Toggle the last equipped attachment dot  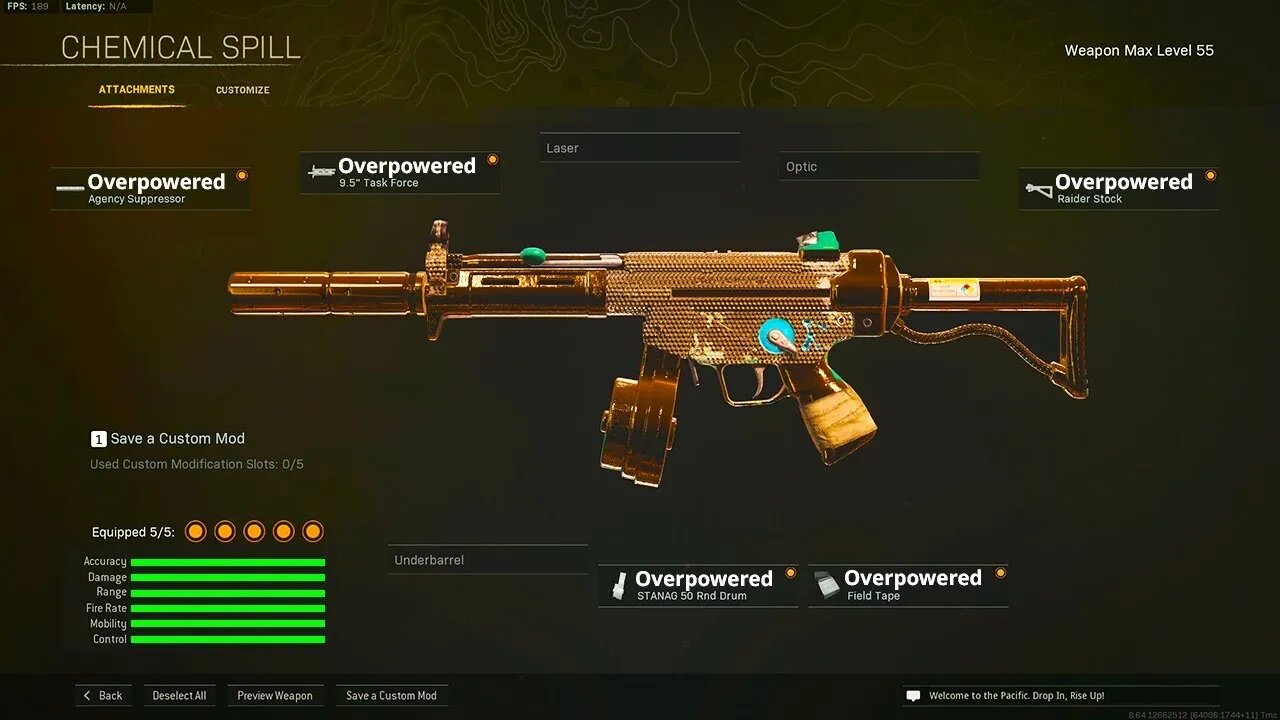[313, 531]
